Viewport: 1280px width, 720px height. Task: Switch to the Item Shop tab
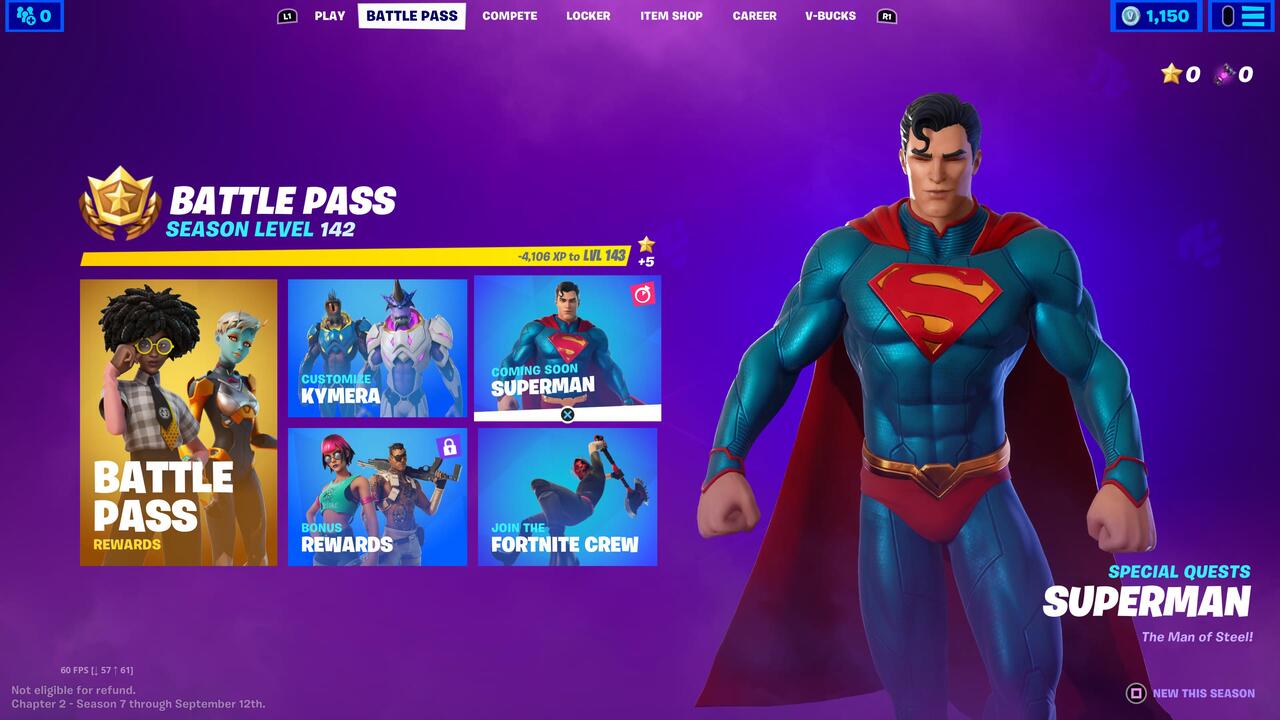coord(670,16)
